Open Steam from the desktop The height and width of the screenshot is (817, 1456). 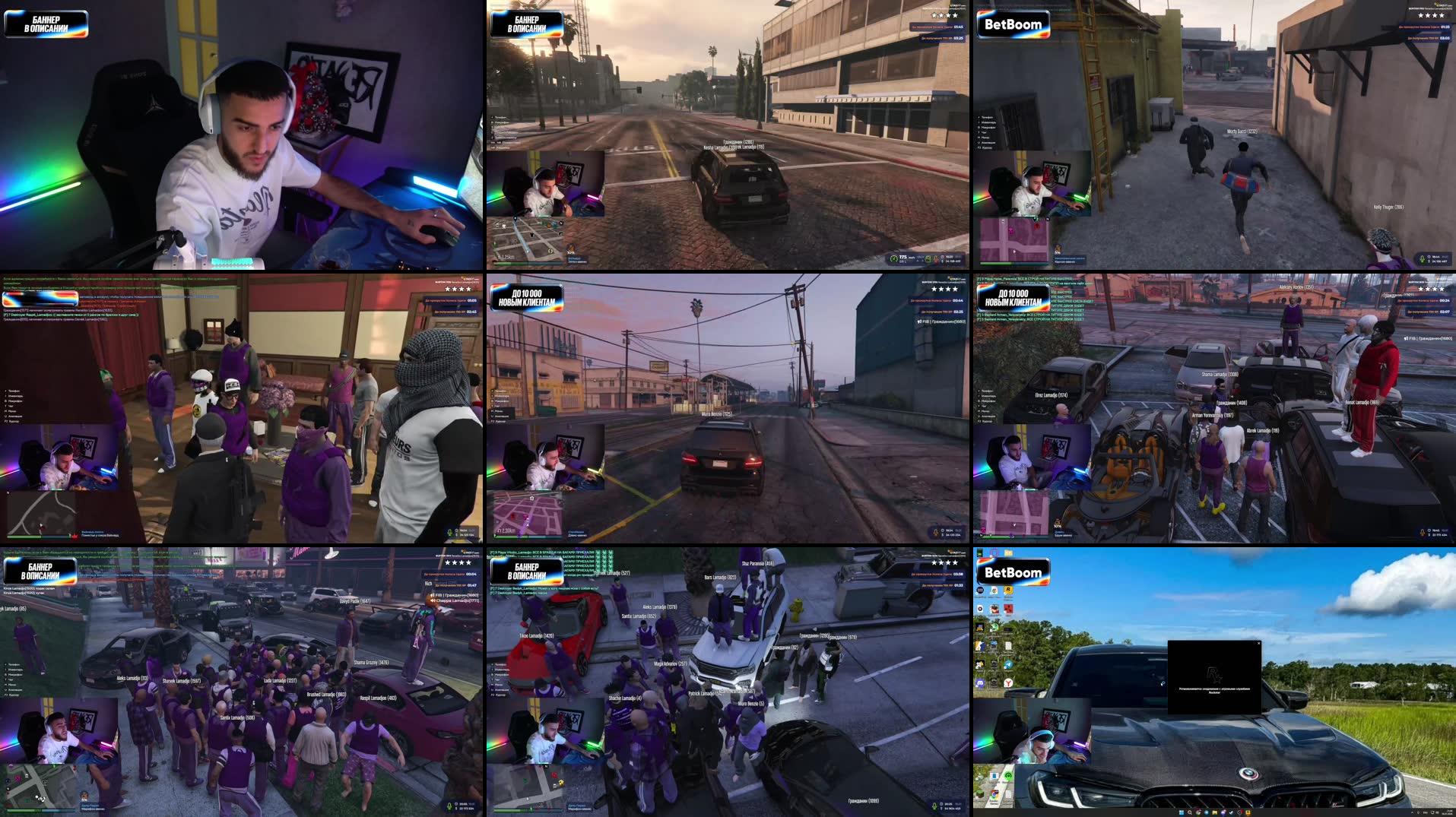994,664
